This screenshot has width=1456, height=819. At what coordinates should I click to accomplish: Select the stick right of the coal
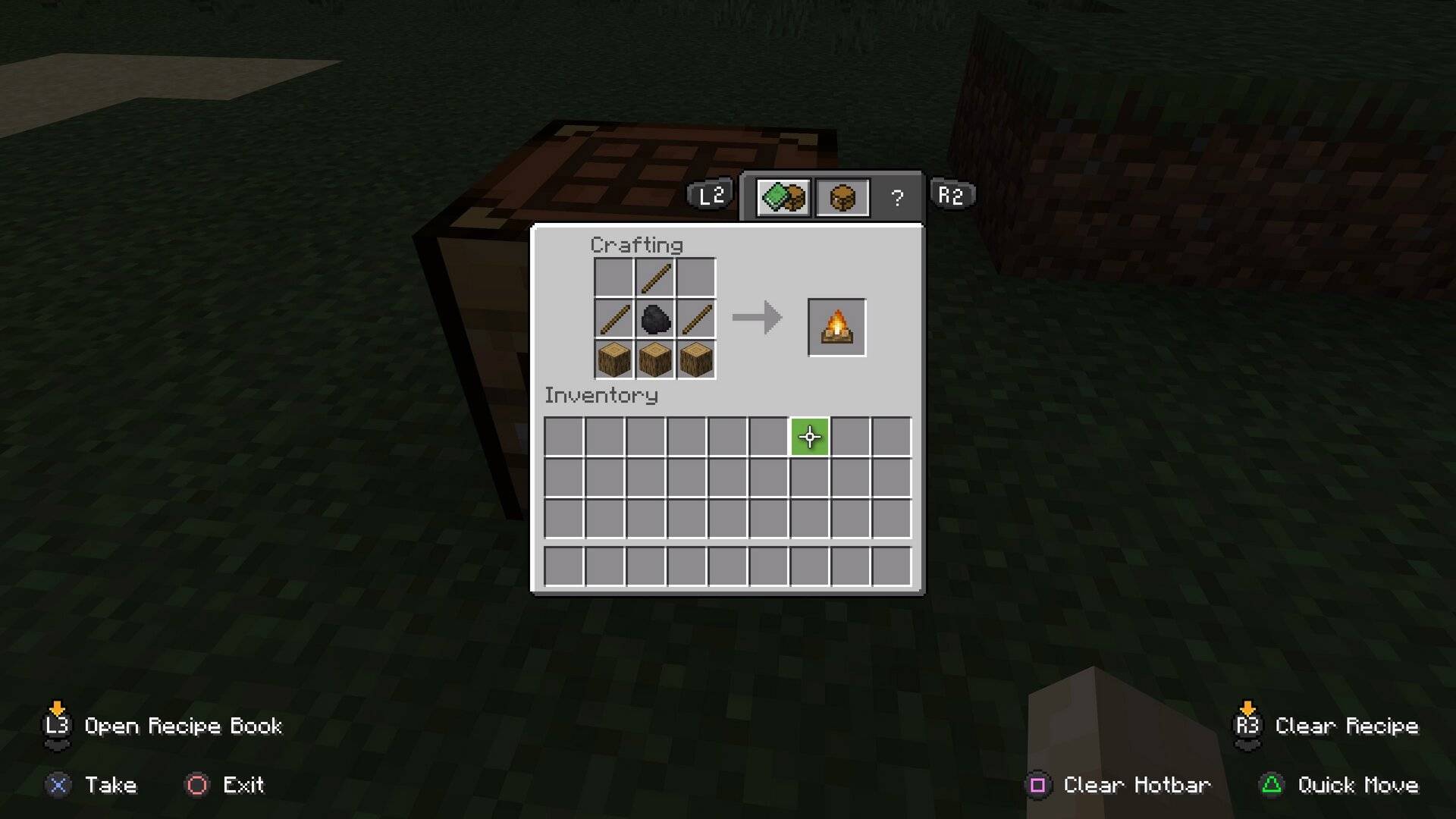(x=695, y=319)
